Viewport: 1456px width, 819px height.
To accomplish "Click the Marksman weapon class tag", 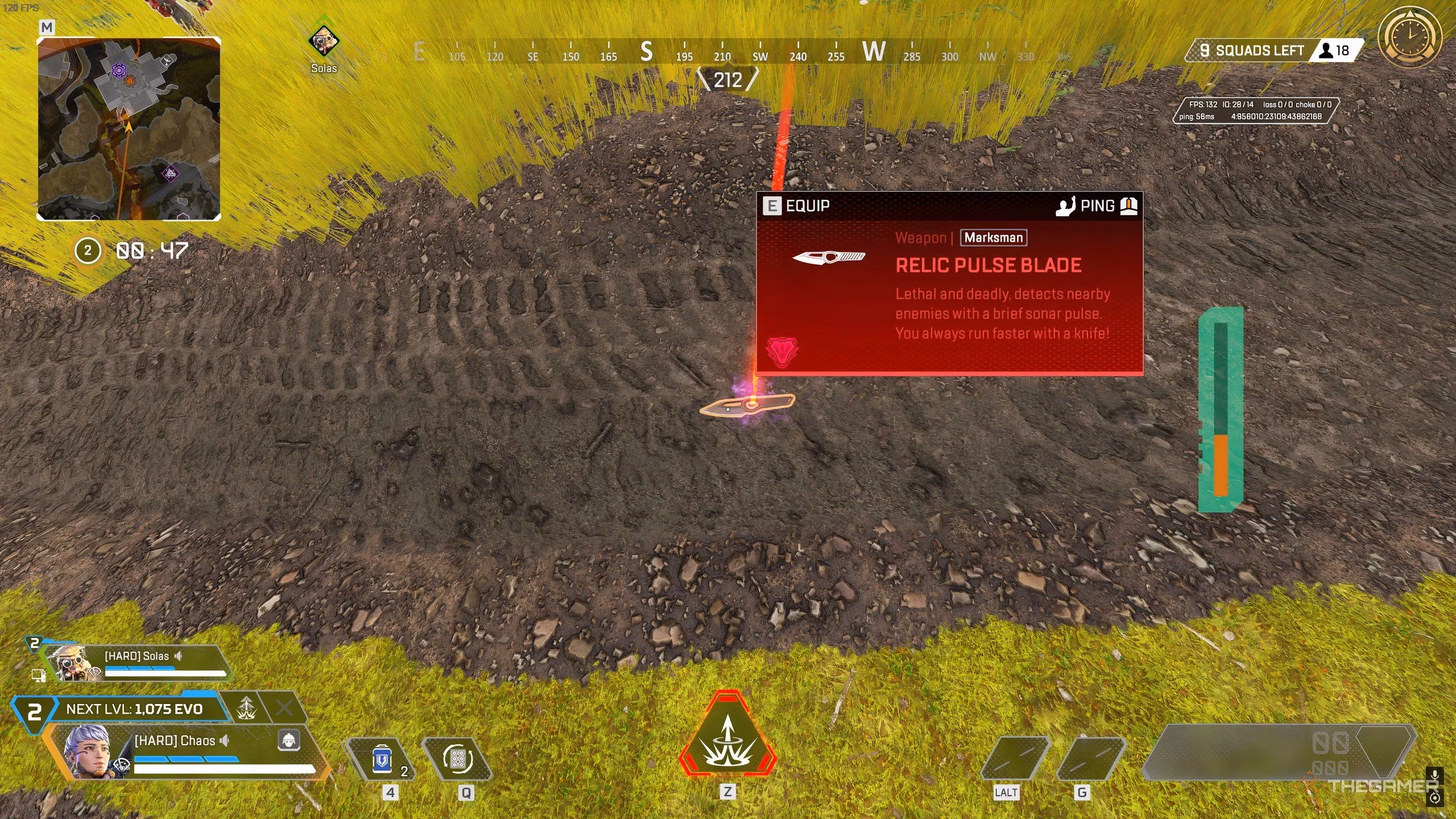I will pyautogui.click(x=993, y=238).
